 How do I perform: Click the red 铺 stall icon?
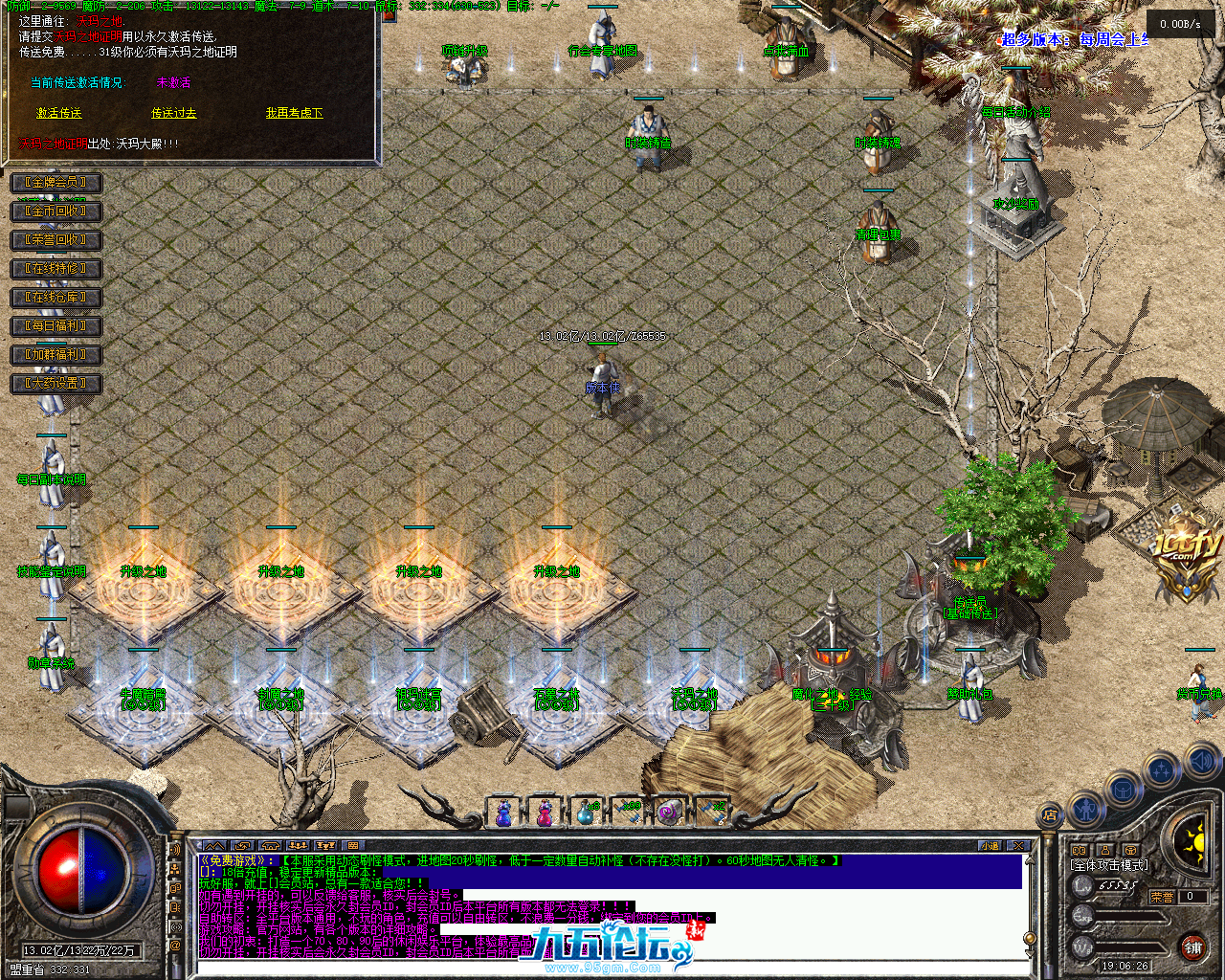point(1192,947)
